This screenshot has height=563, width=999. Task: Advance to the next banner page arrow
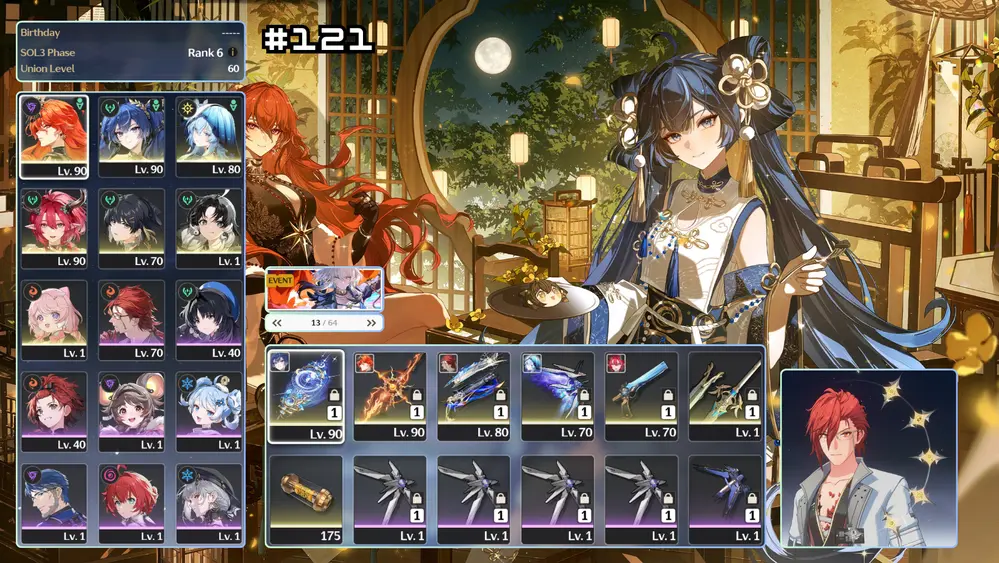(371, 323)
